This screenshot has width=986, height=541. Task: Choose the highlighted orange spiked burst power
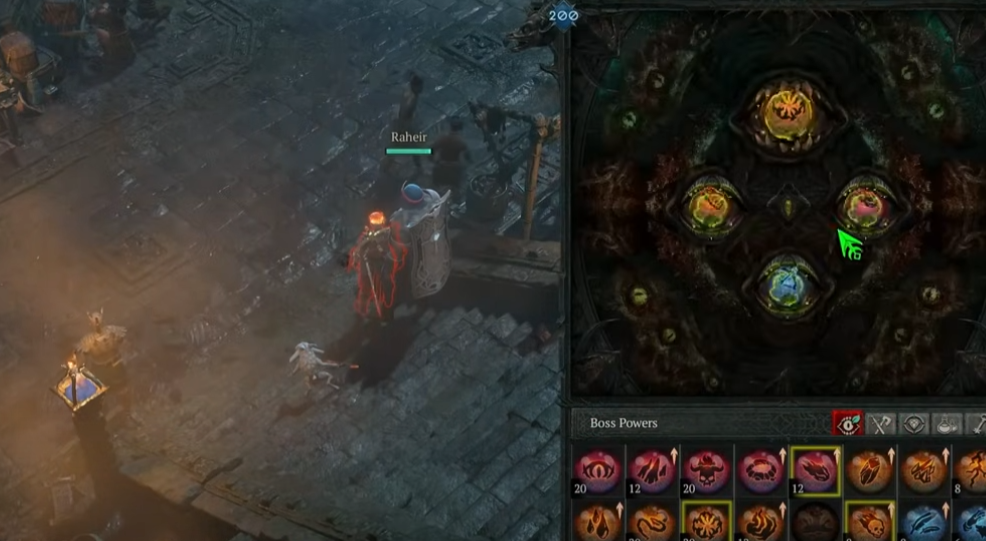[706, 523]
